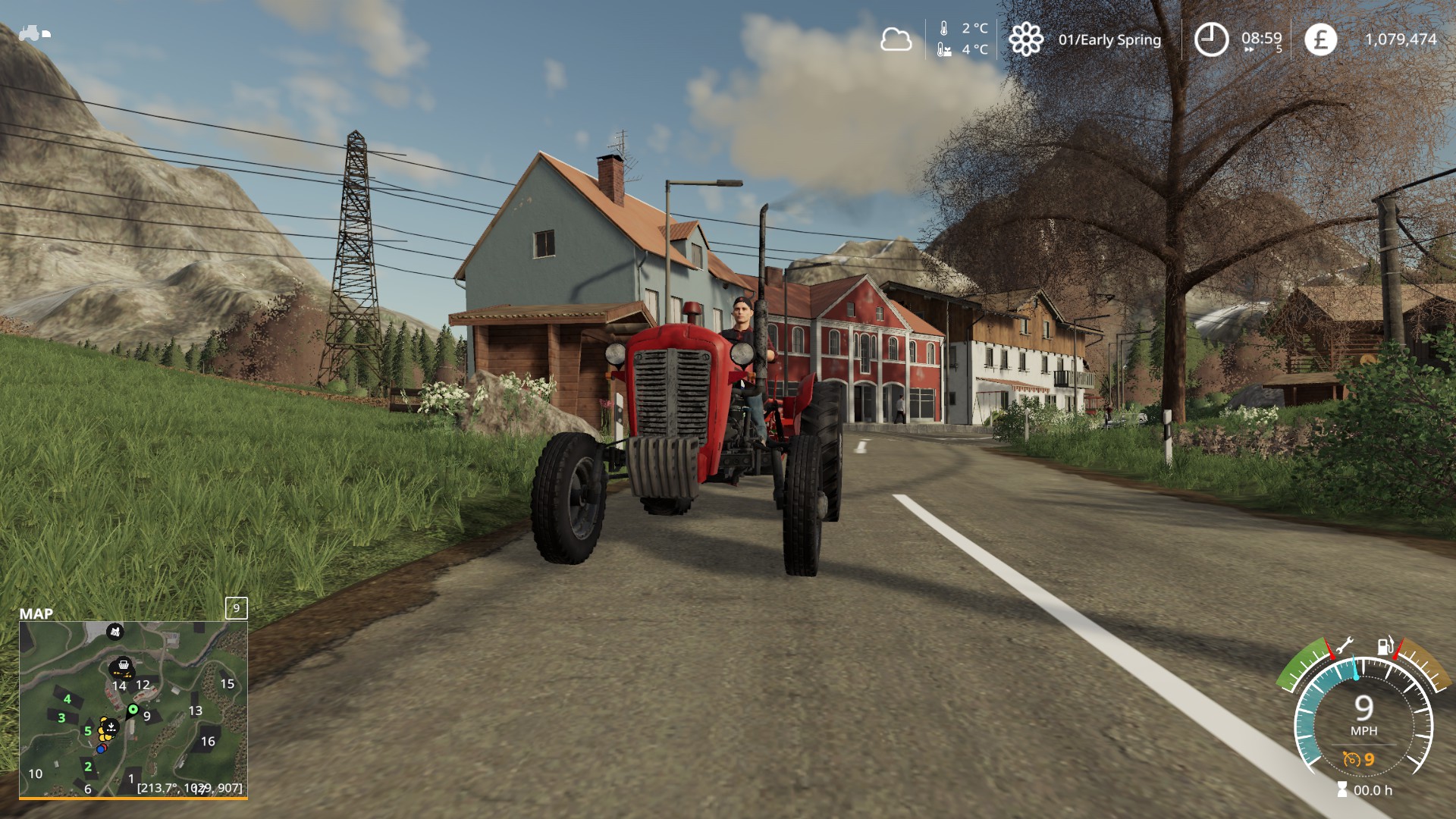Viewport: 1456px width, 819px height.
Task: Select the clock icon
Action: pos(1211,39)
